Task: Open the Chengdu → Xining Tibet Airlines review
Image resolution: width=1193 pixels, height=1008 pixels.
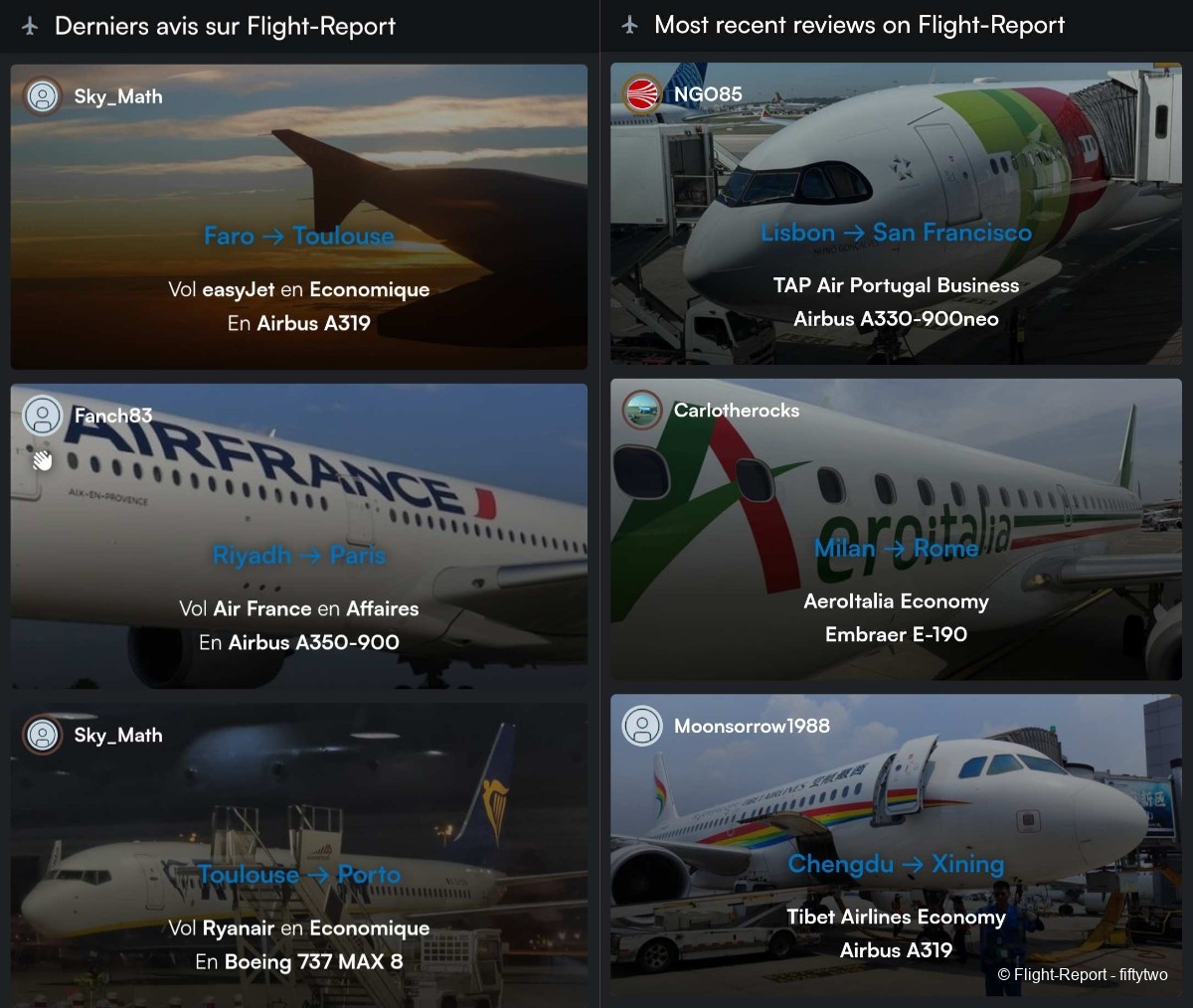Action: pos(896,864)
